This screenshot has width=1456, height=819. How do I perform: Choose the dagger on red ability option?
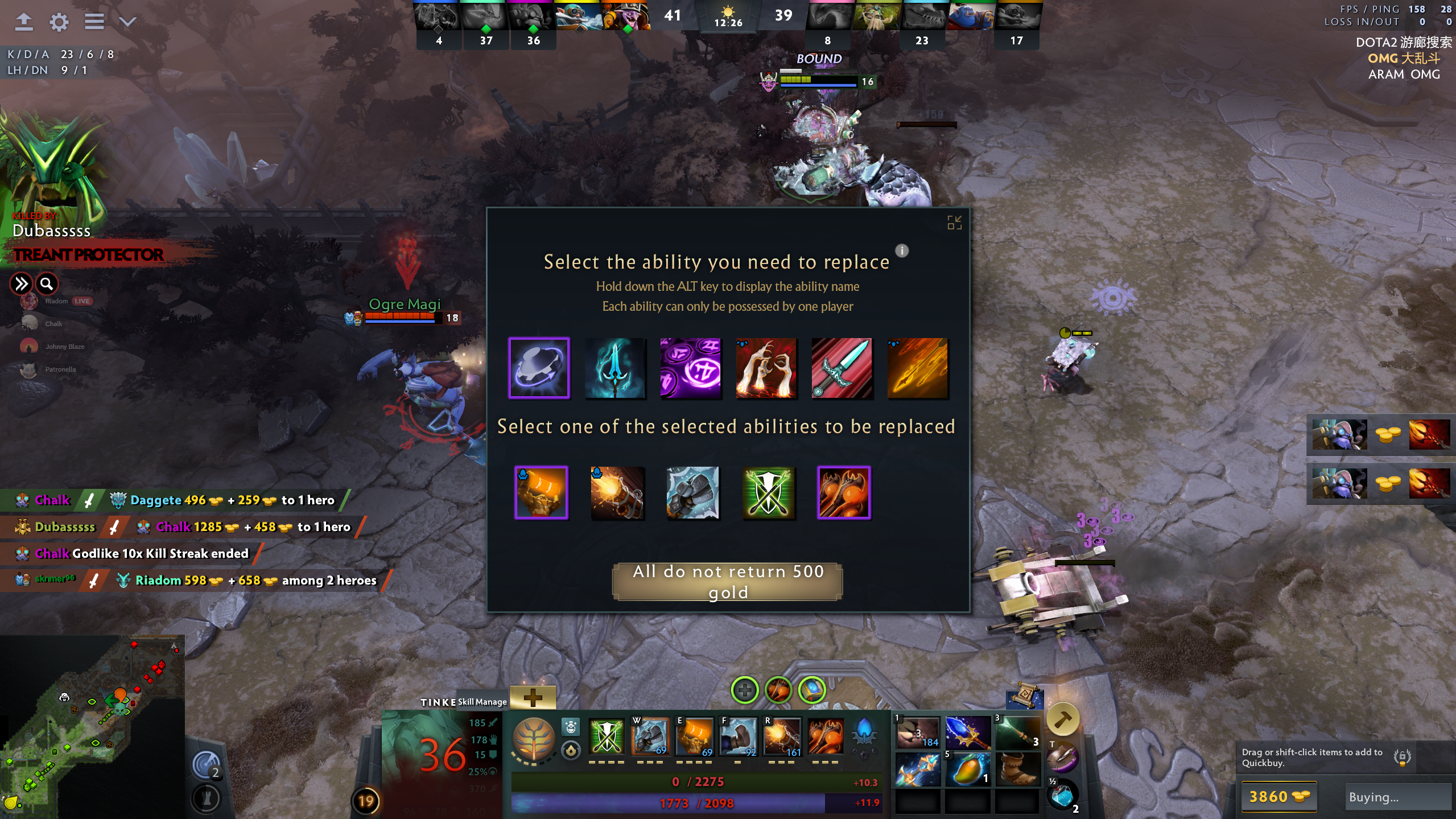point(842,368)
